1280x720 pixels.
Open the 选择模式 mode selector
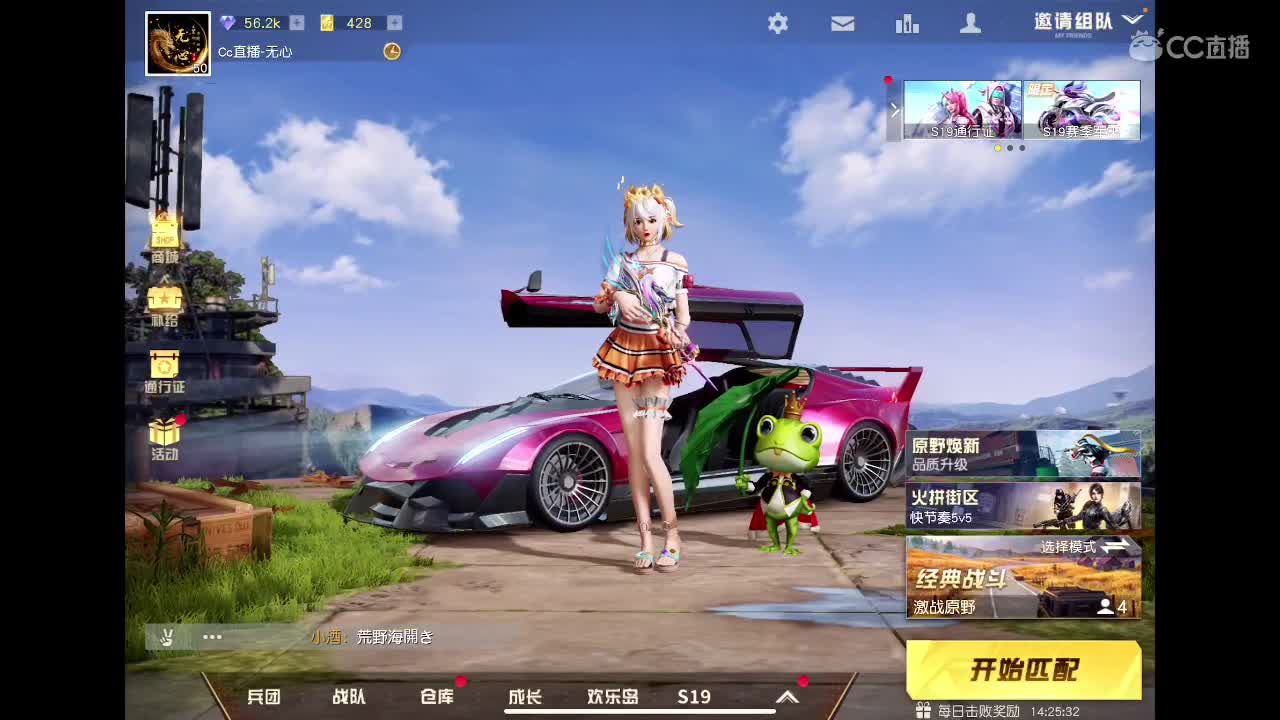pos(1082,548)
